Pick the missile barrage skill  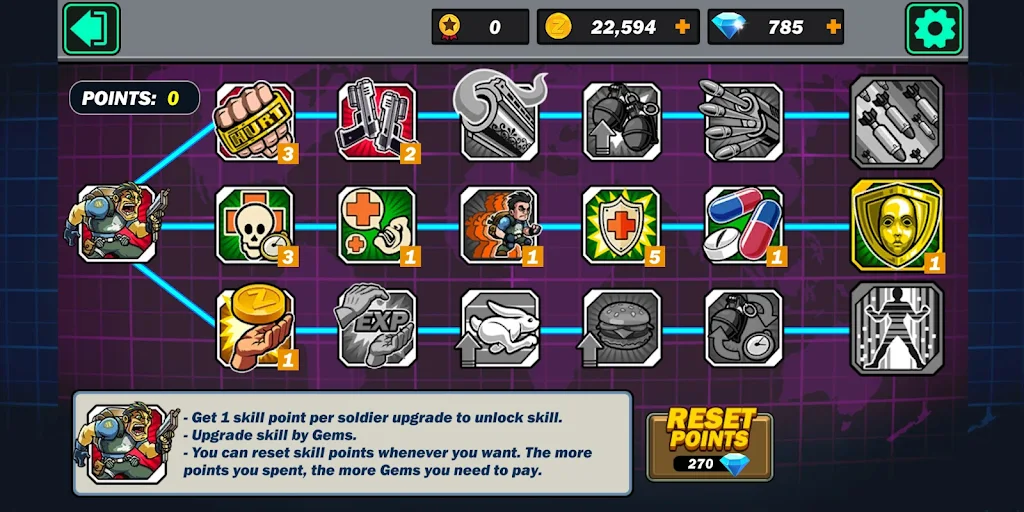coord(744,121)
